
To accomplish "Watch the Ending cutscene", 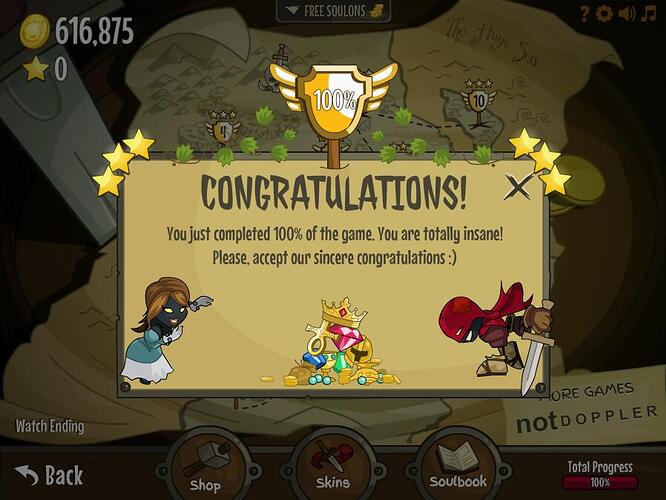I will (x=50, y=427).
